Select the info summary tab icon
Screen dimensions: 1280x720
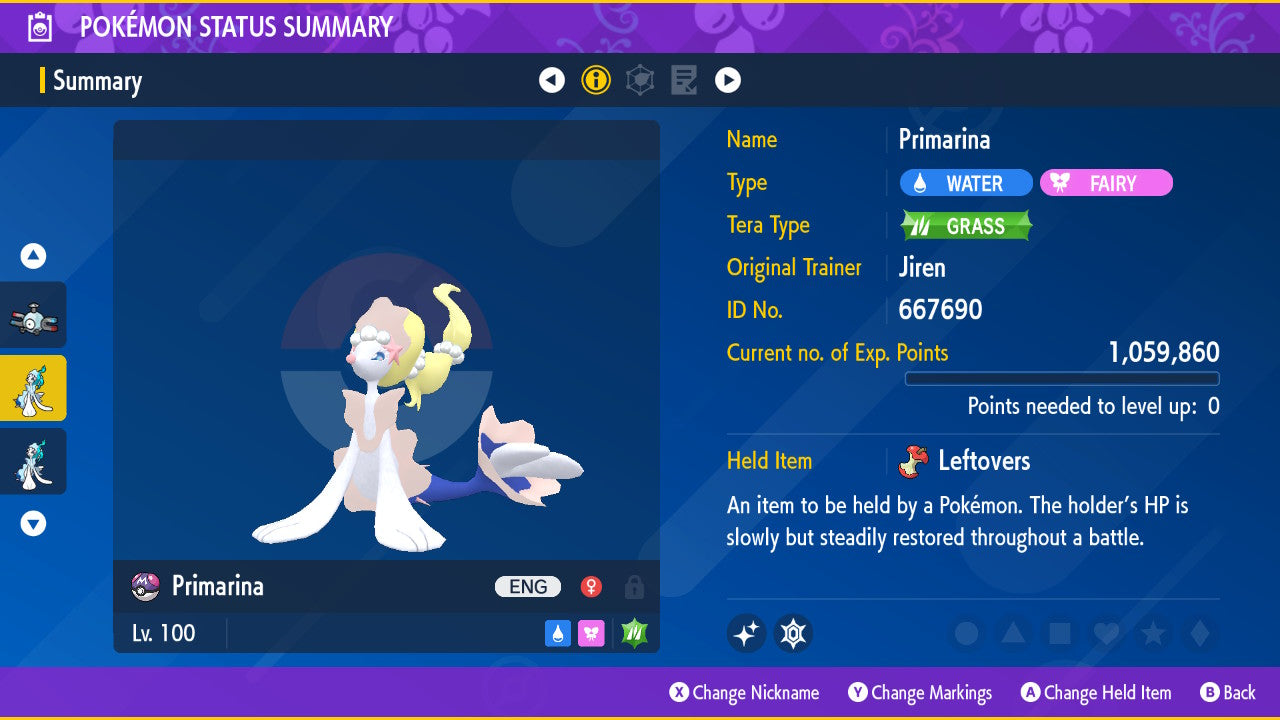pos(596,80)
